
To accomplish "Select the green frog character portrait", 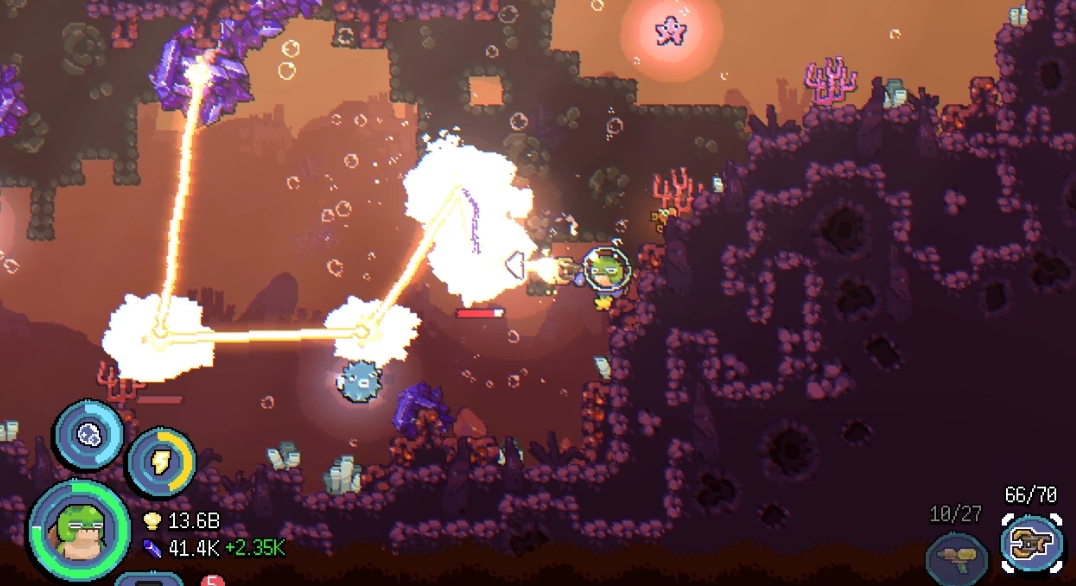I will tap(79, 529).
